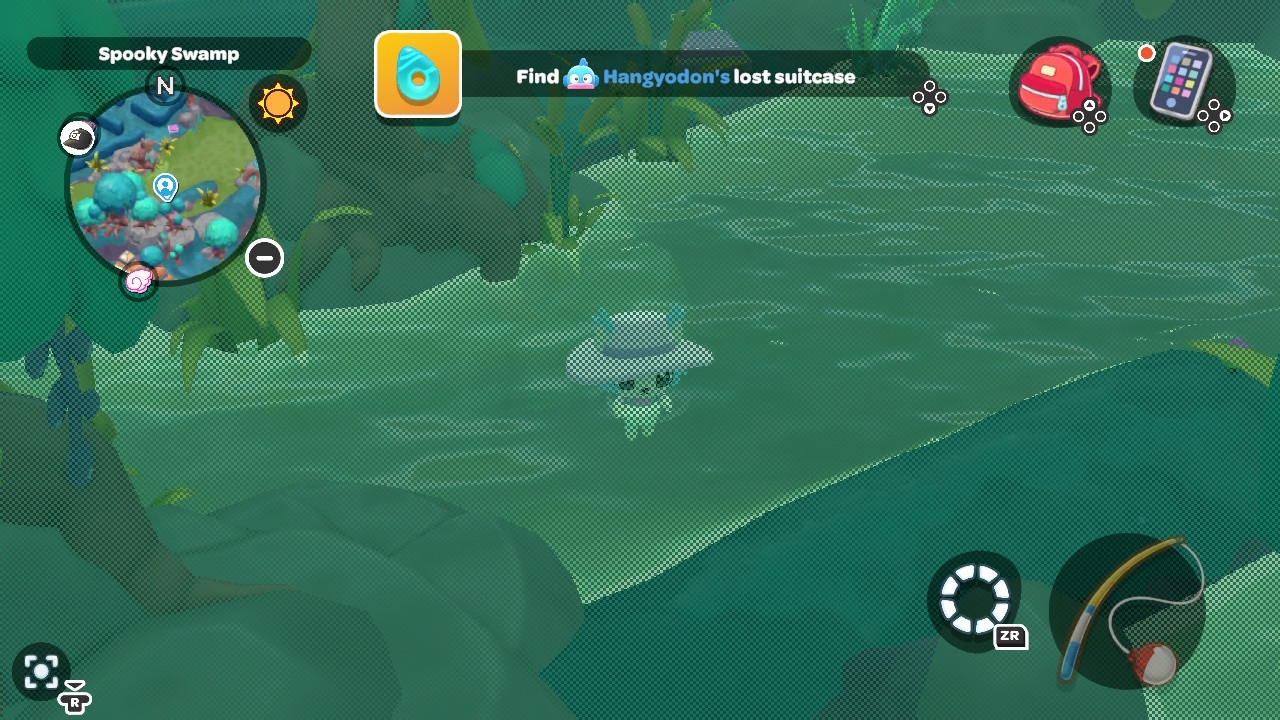Select the pink swirl marker on minimap
1280x720 pixels.
tap(138, 281)
